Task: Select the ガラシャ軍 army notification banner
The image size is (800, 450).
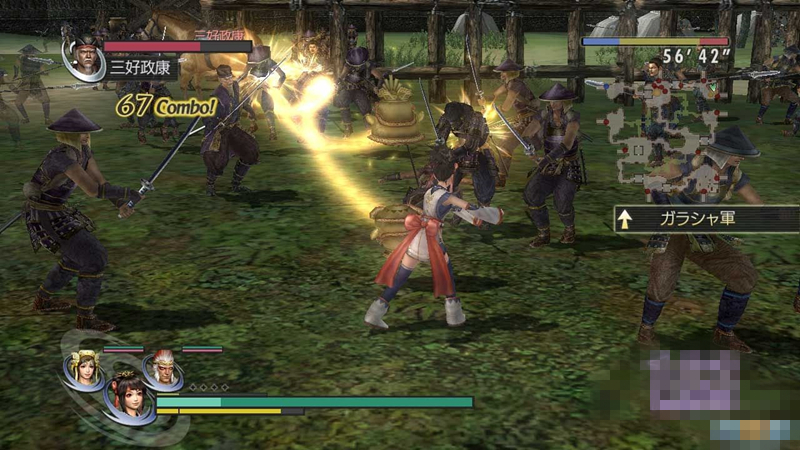Action: click(x=706, y=219)
